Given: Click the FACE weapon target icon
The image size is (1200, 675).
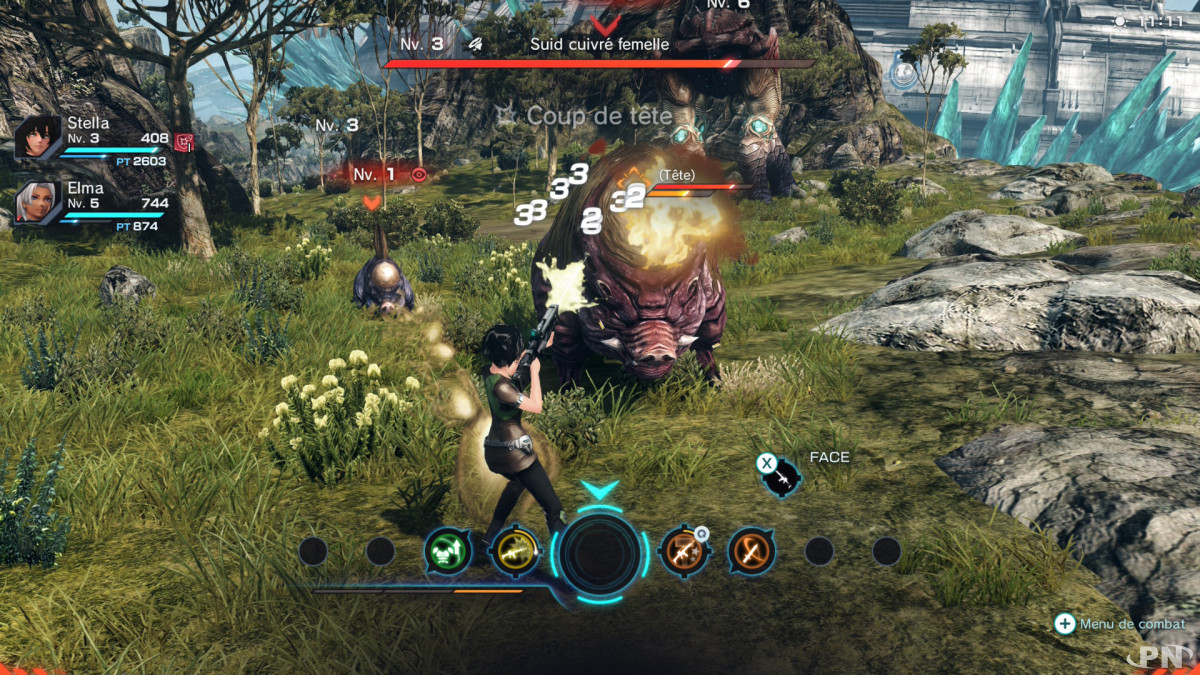Looking at the screenshot, I should [782, 476].
